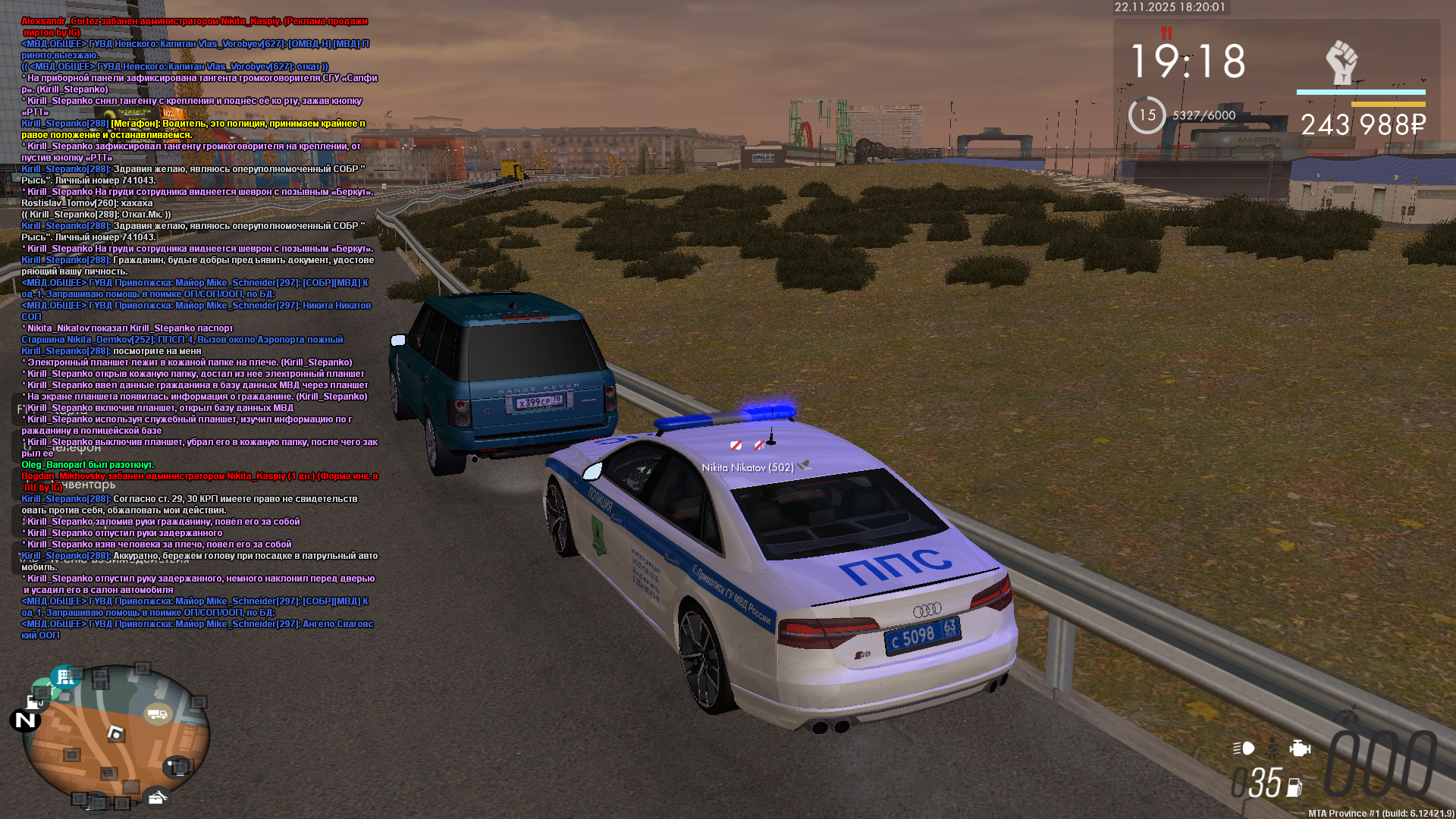Choose the toolbox repair marker on minimap
1456x819 pixels.
coord(157,797)
